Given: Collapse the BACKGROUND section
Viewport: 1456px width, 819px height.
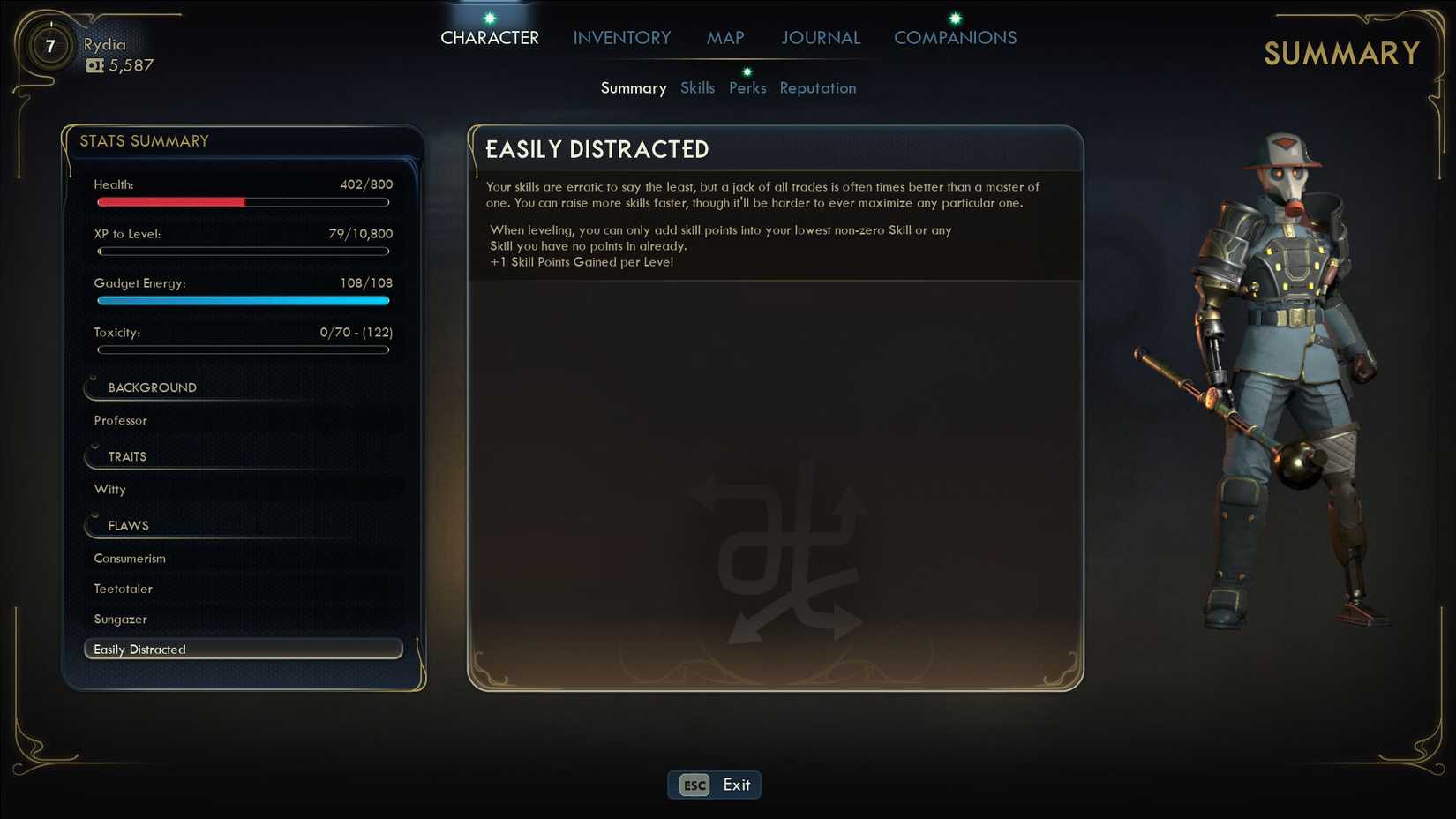Looking at the screenshot, I should (x=151, y=387).
